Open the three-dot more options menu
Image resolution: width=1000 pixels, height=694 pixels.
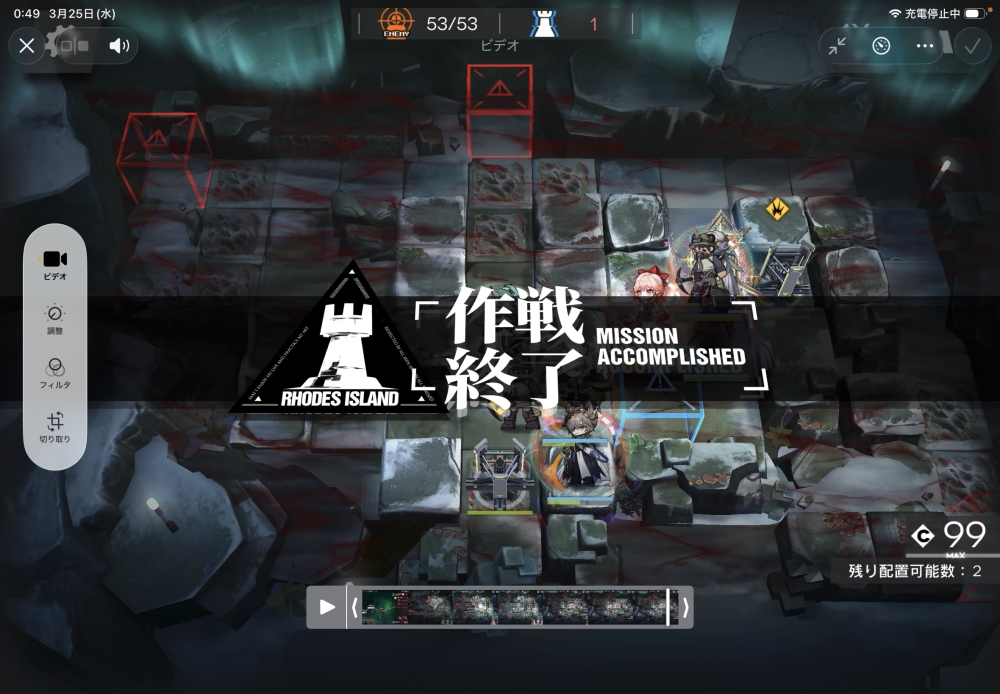[924, 45]
